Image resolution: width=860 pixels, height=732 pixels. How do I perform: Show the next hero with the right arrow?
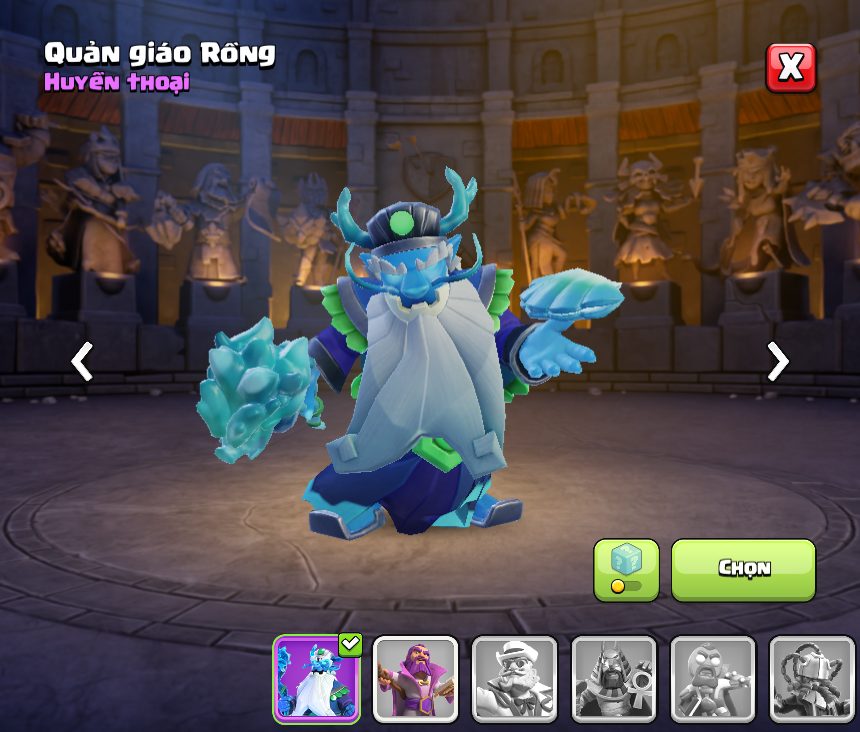point(777,361)
